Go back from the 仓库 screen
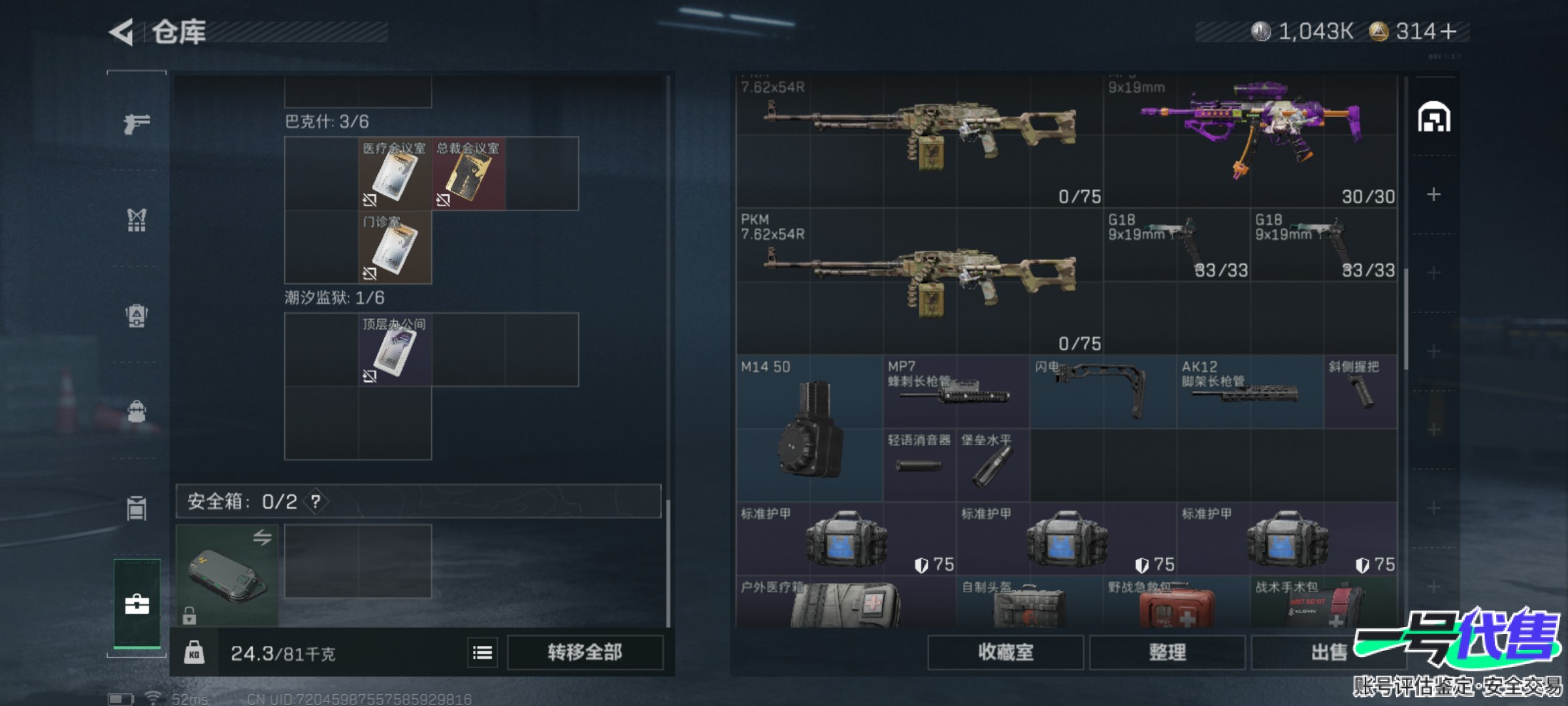The height and width of the screenshot is (706, 1568). [x=122, y=32]
